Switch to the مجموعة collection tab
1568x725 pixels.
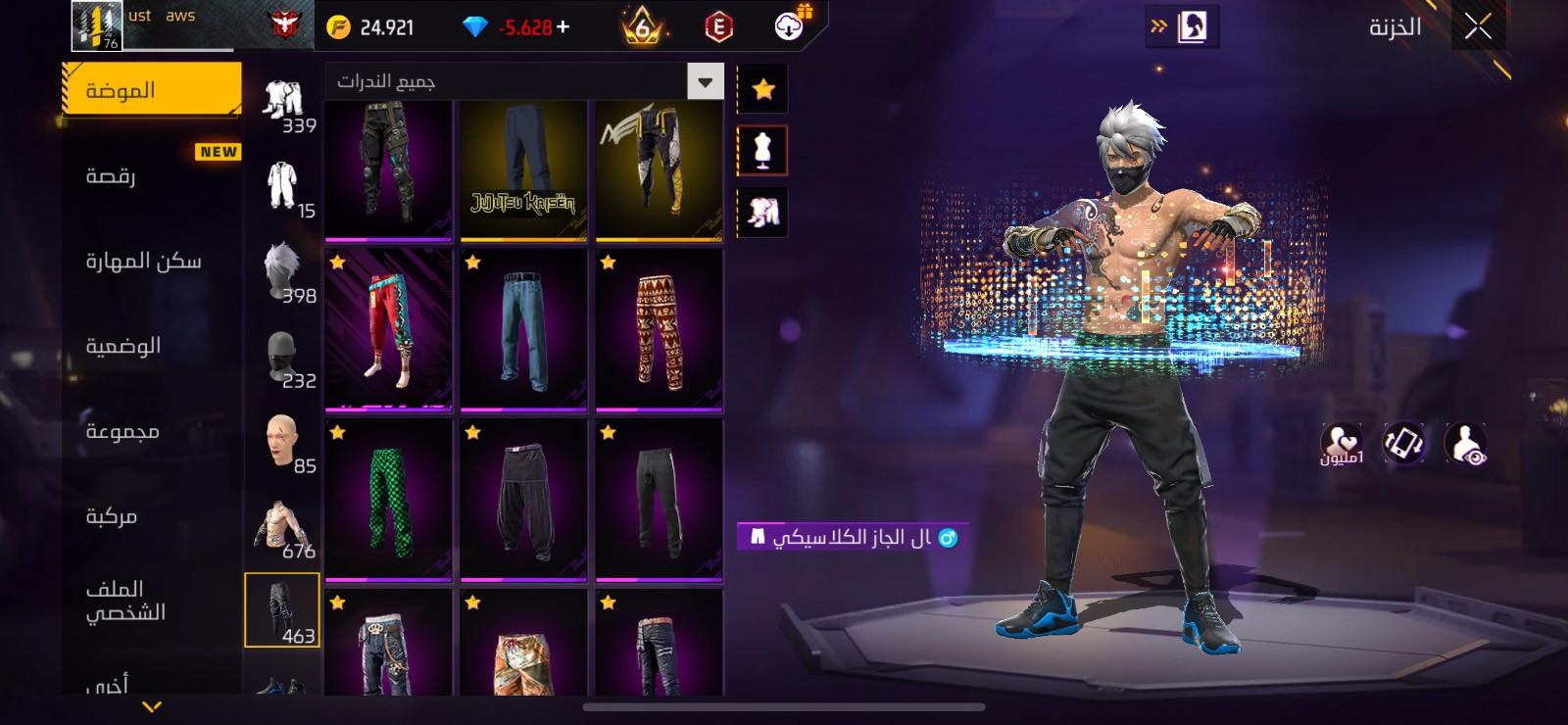152,431
